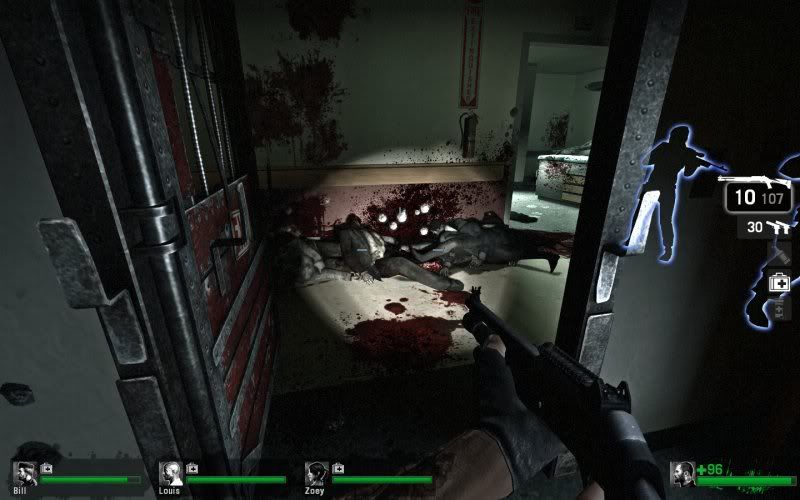The height and width of the screenshot is (500, 800).
Task: Click your own survivor portrait
Action: (683, 475)
